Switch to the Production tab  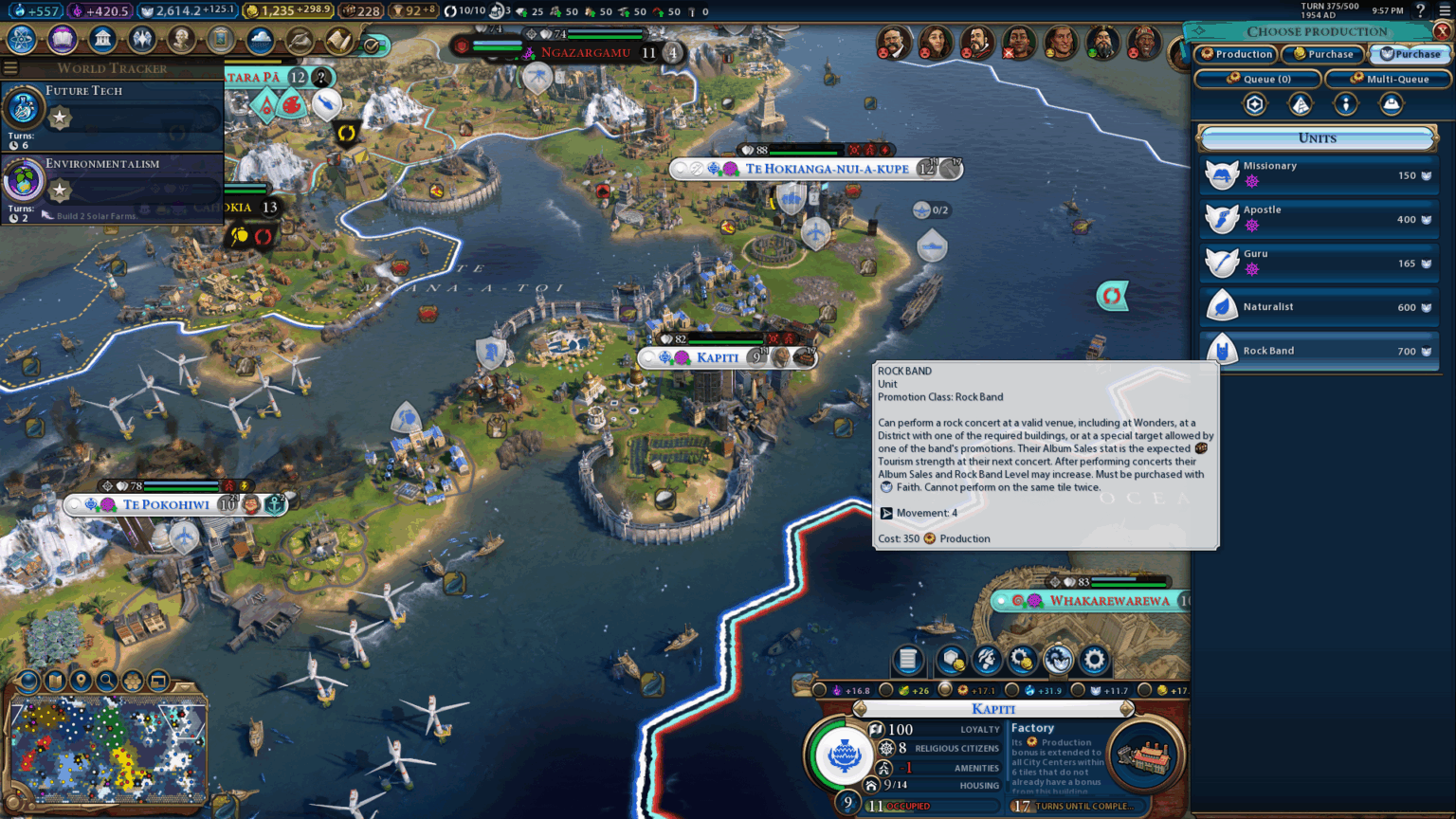(1235, 54)
